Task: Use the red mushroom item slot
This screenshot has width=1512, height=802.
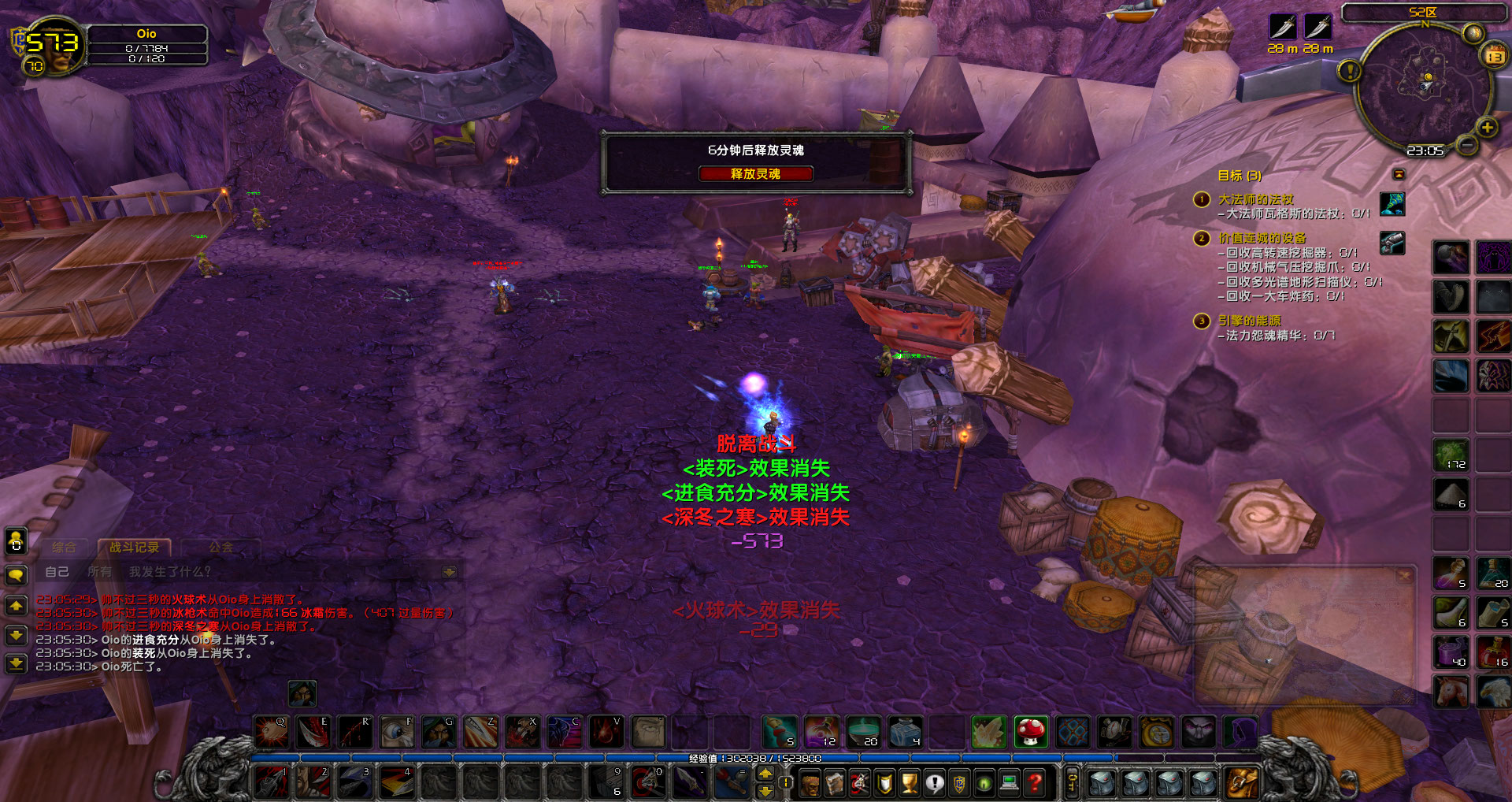Action: pos(1030,732)
